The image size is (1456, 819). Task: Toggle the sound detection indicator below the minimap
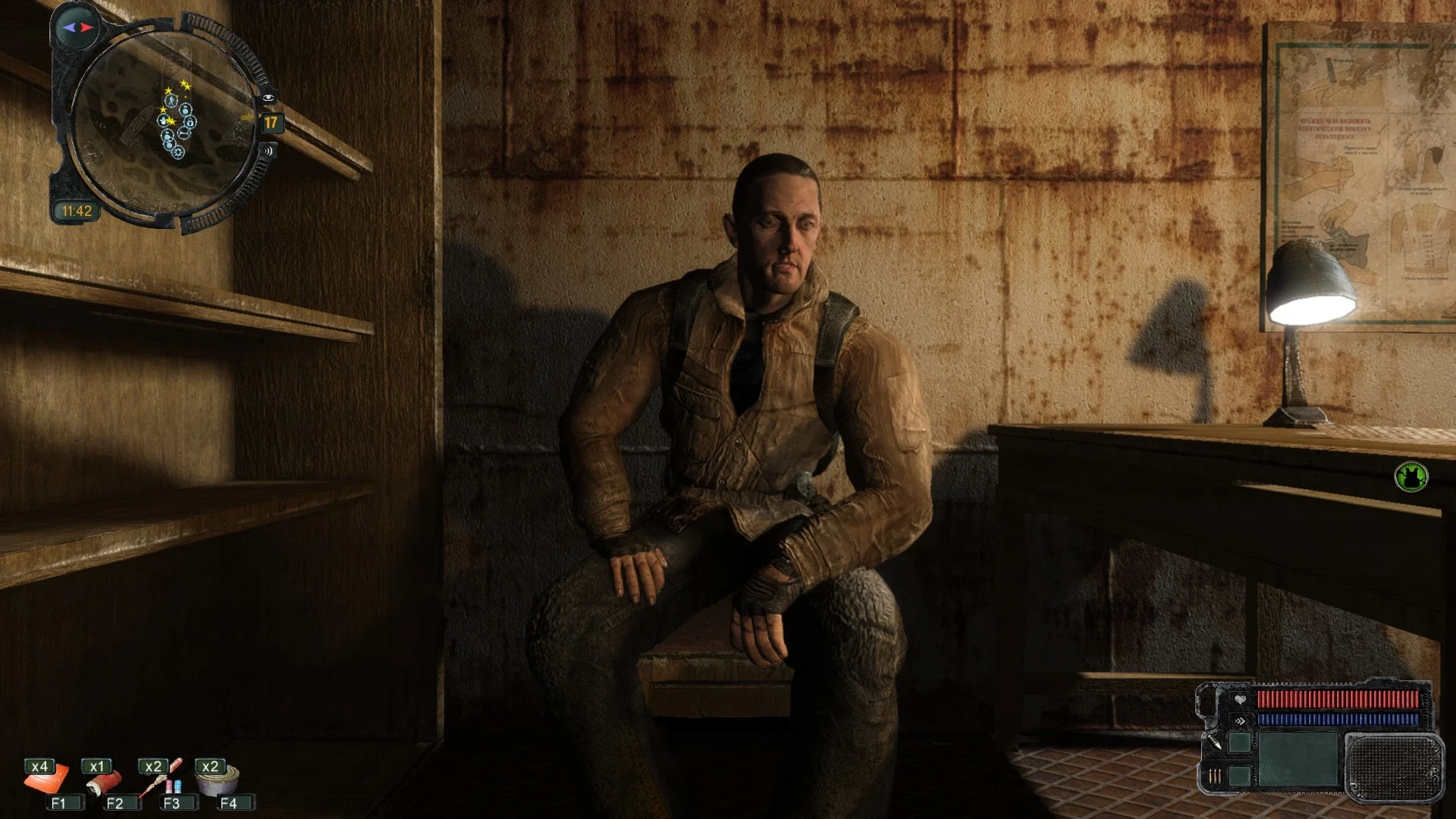267,151
